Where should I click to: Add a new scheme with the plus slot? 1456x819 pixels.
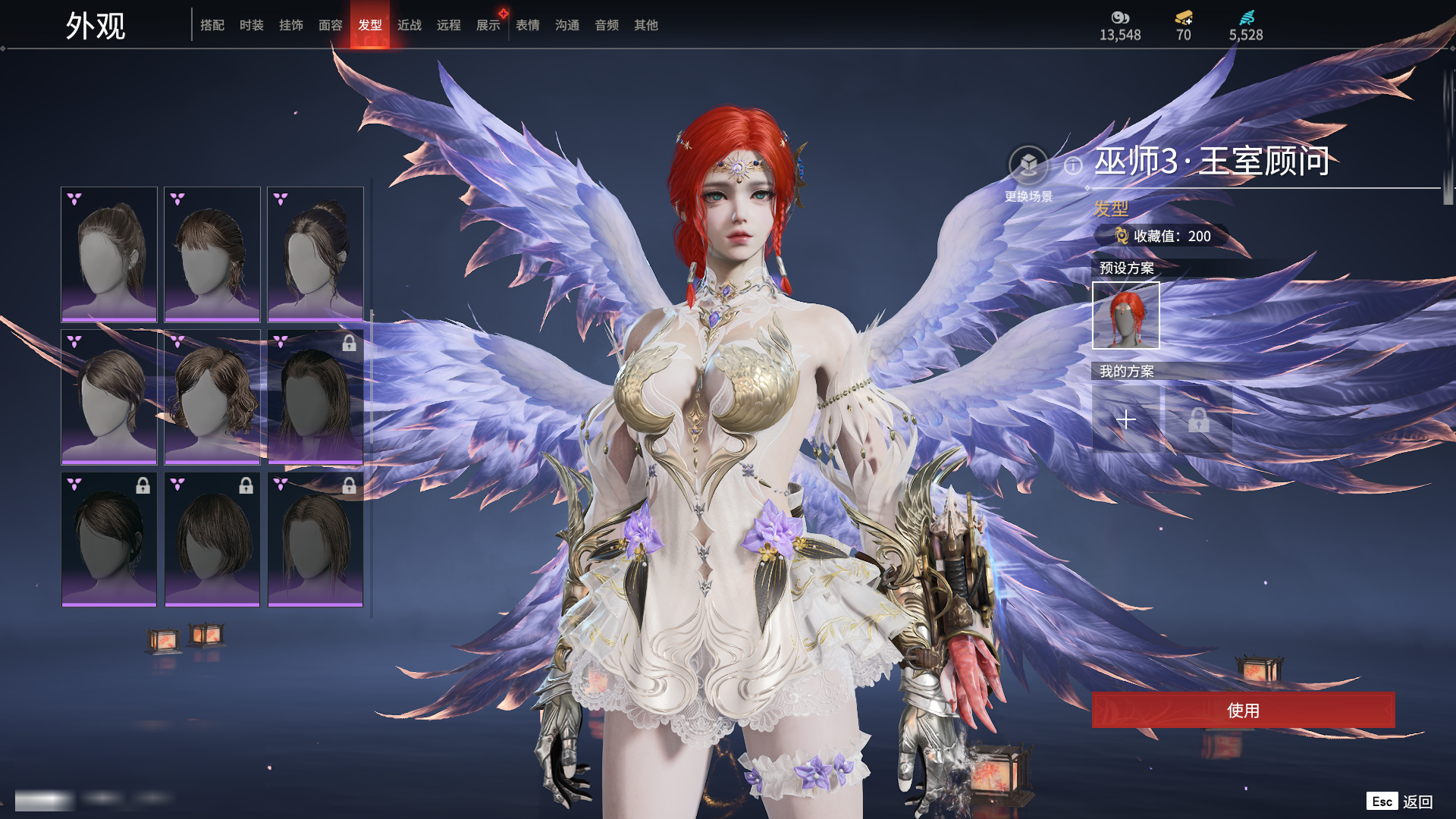tap(1126, 419)
